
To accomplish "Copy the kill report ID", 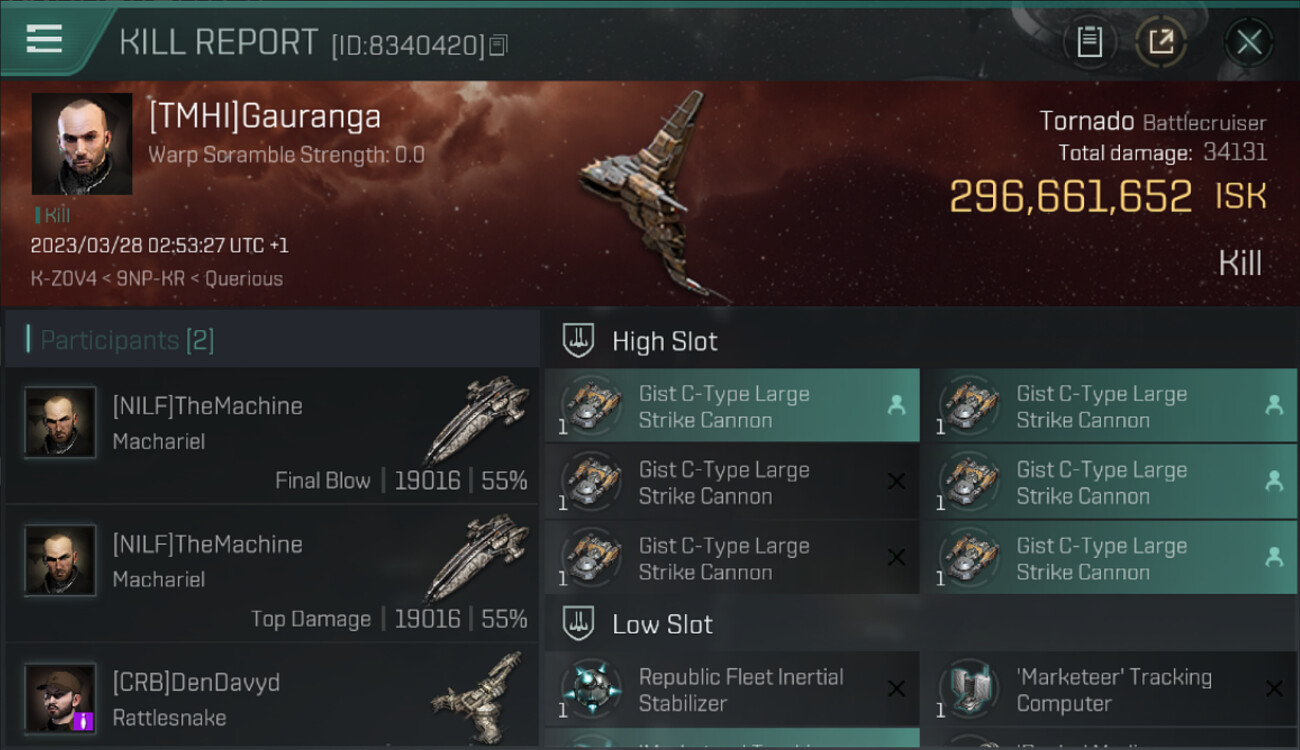I will point(498,44).
